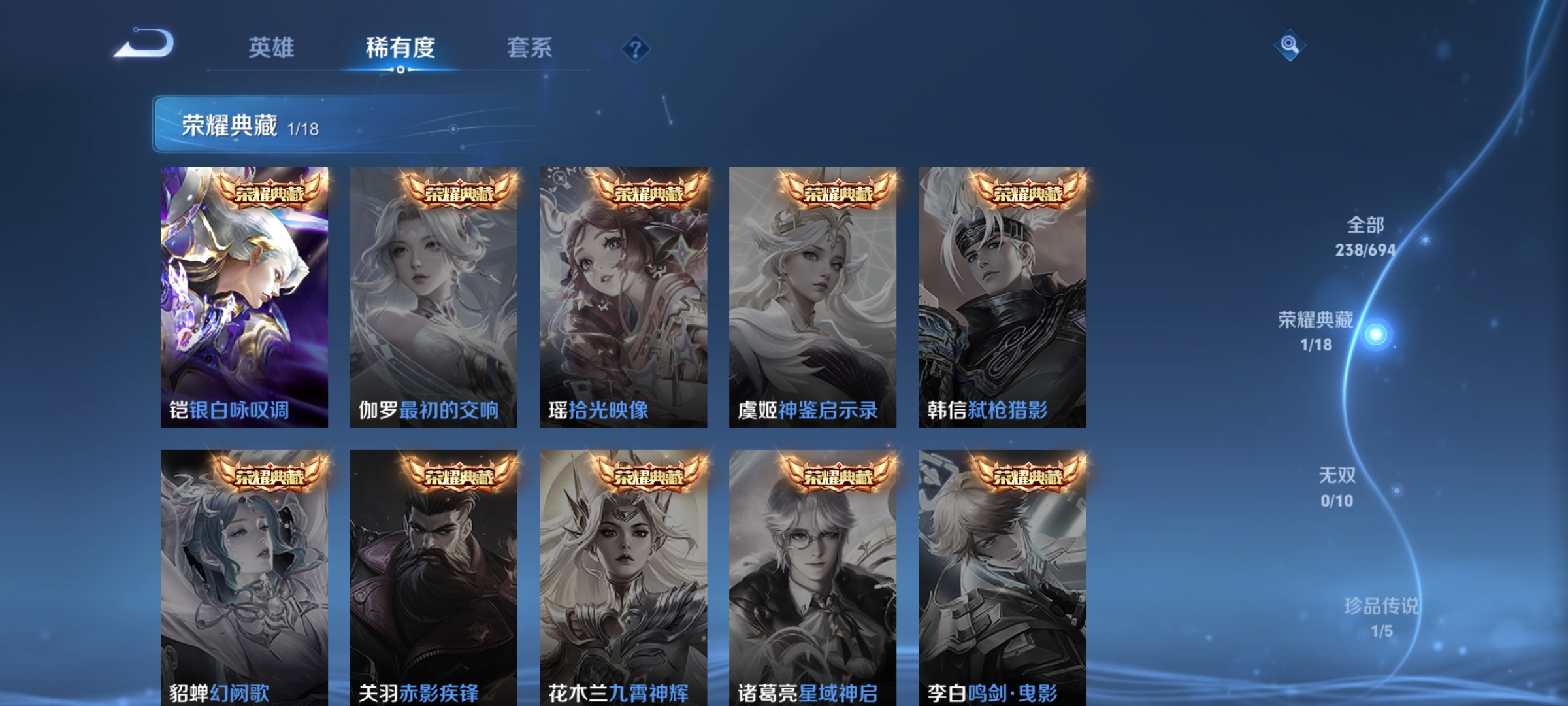The height and width of the screenshot is (706, 1568).
Task: Collapse the 荣耀典藏 section header
Action: [340, 125]
